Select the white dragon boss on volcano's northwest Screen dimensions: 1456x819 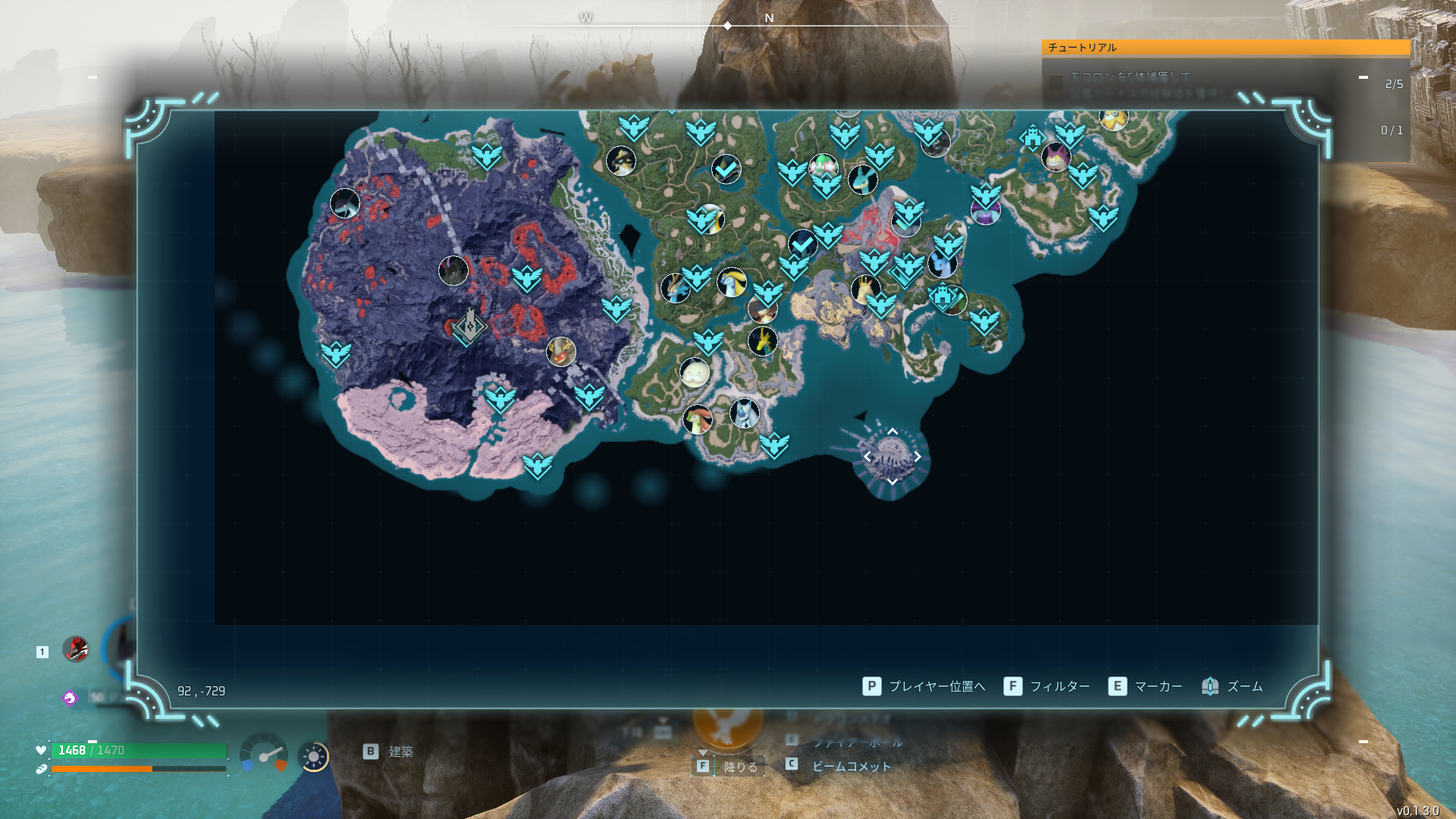pyautogui.click(x=345, y=203)
